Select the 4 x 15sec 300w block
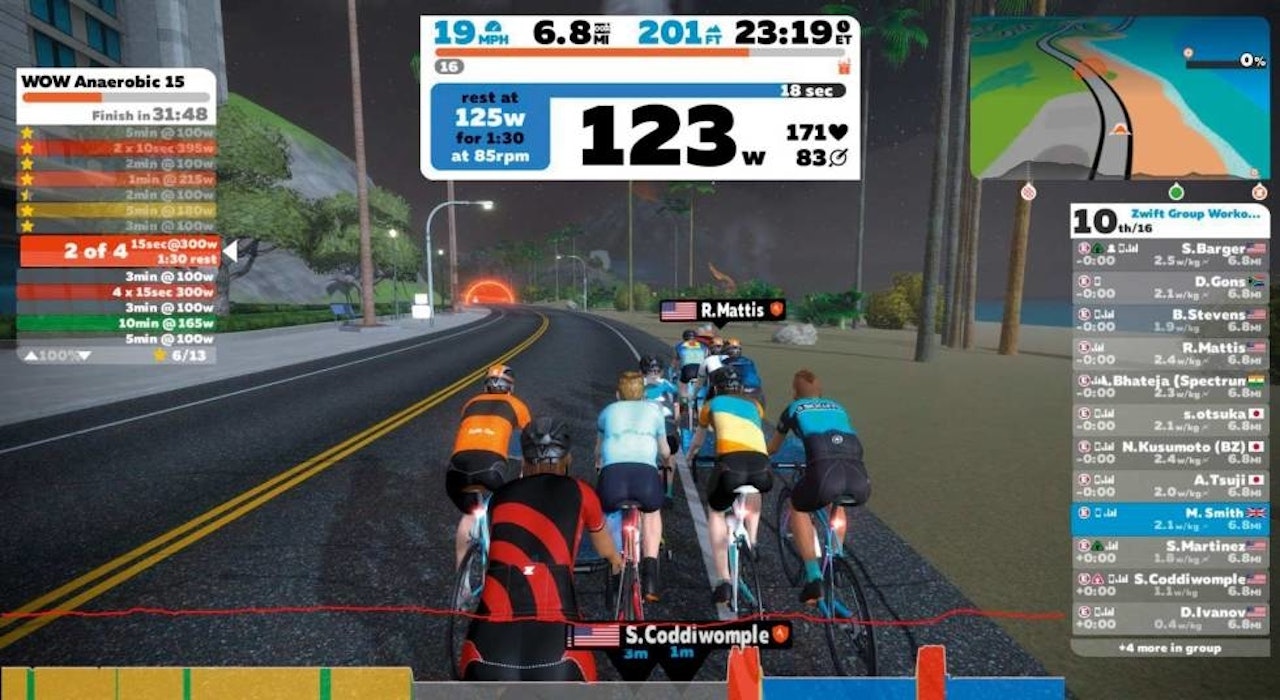1280x700 pixels. [x=118, y=292]
